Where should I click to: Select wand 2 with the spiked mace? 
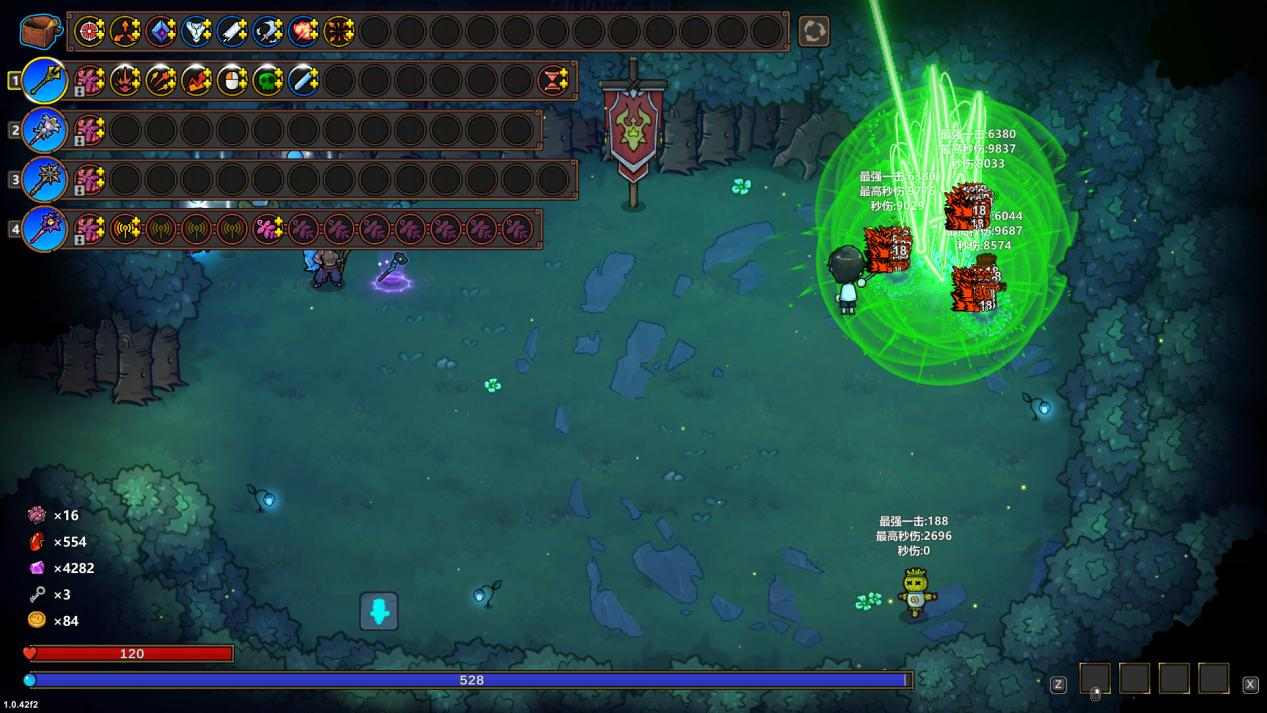pos(44,130)
